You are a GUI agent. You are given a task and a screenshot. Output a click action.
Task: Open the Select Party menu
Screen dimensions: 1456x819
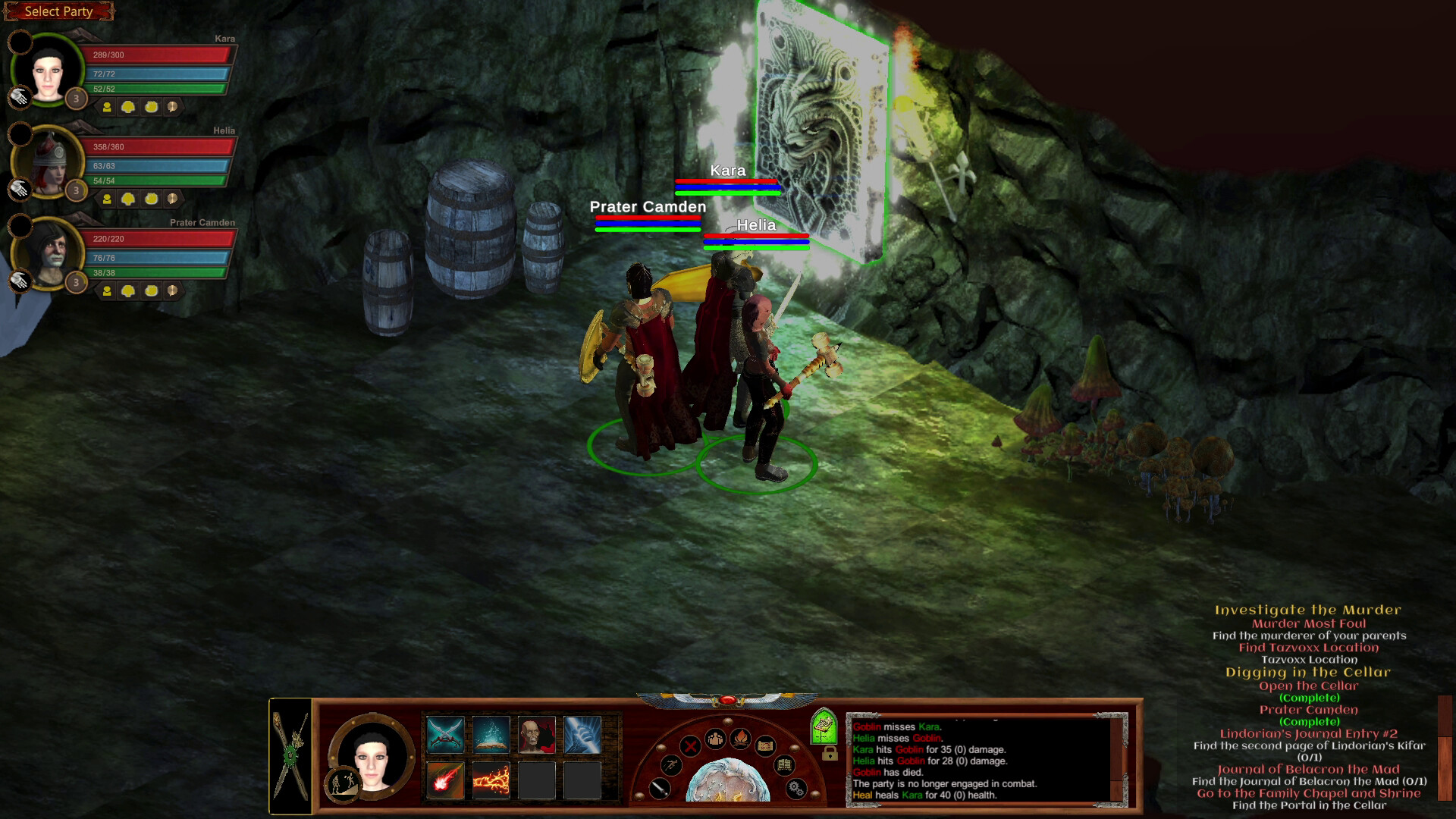point(58,11)
